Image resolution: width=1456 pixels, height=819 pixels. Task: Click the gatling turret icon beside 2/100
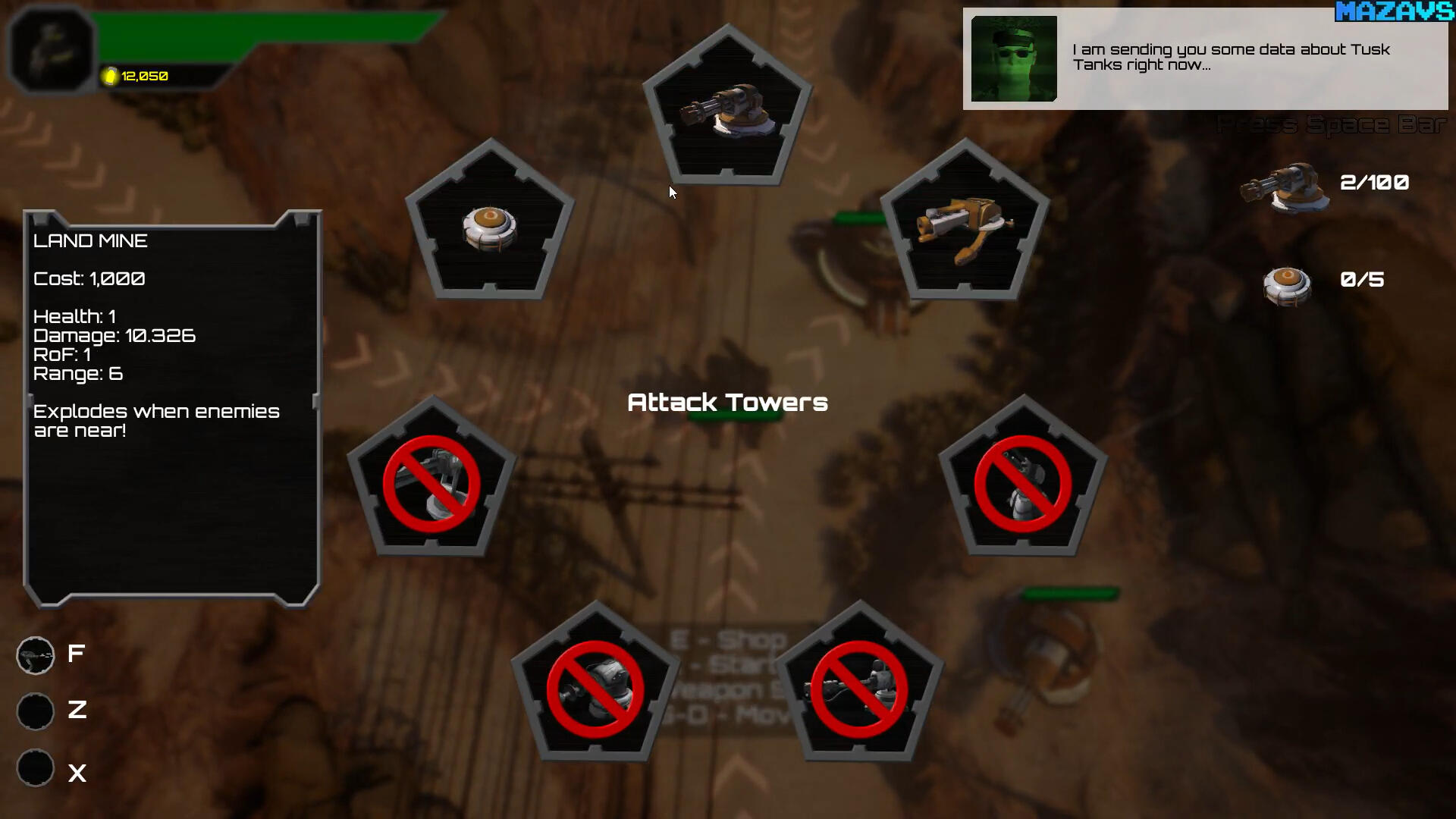(1285, 187)
